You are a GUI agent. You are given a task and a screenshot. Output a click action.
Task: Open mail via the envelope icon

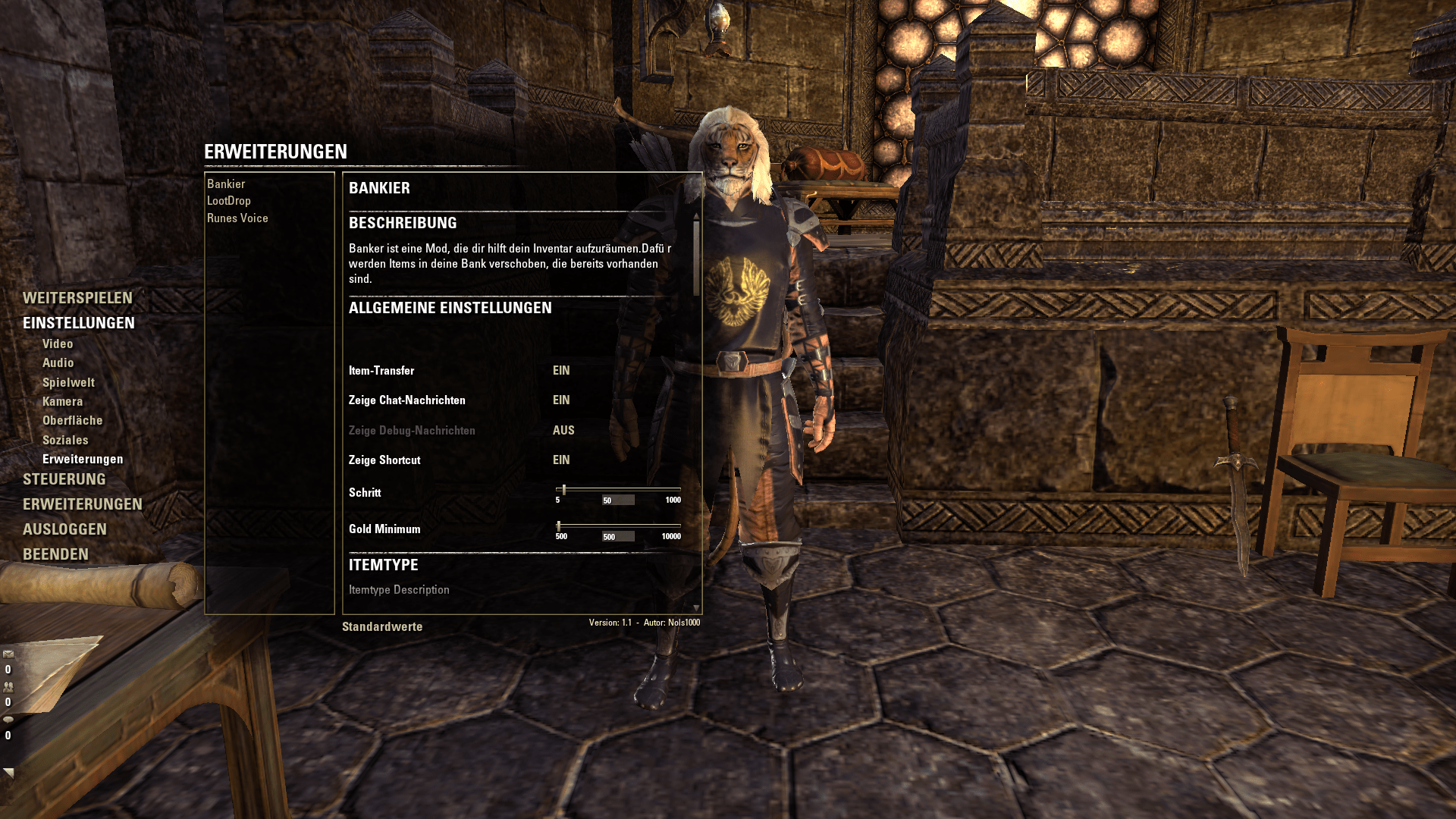[8, 654]
